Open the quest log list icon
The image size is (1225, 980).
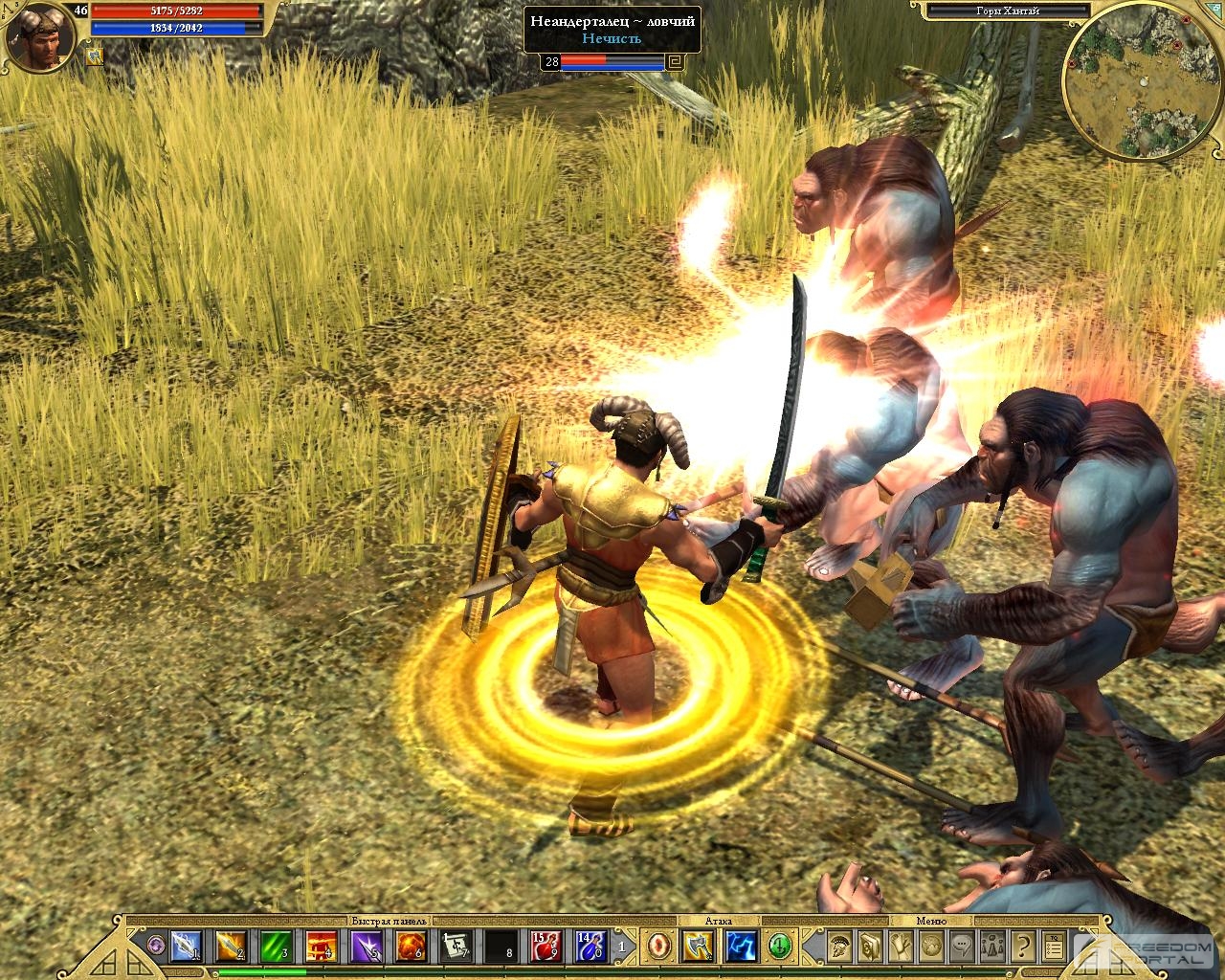[x=1054, y=947]
